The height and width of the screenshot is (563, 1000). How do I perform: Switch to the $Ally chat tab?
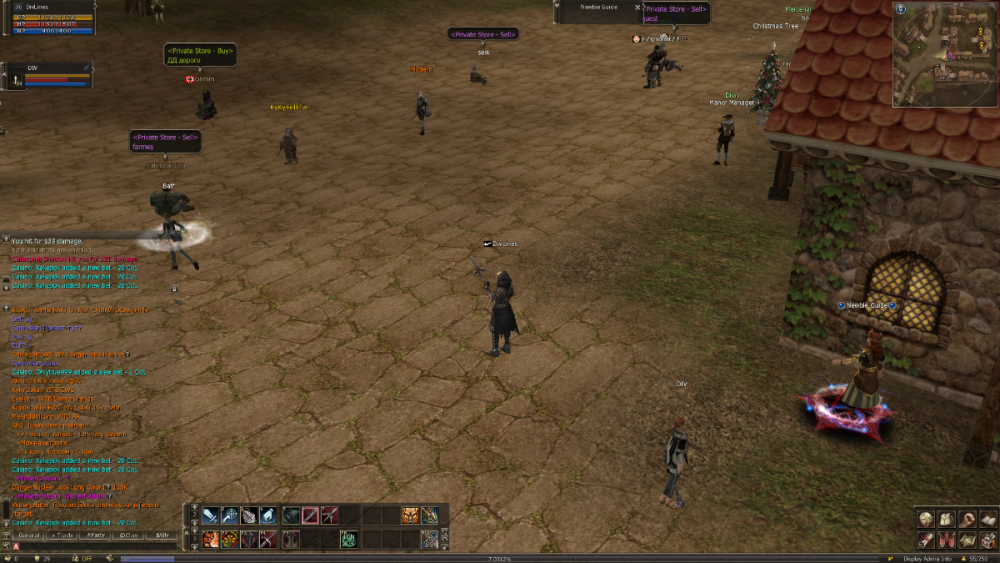(162, 536)
